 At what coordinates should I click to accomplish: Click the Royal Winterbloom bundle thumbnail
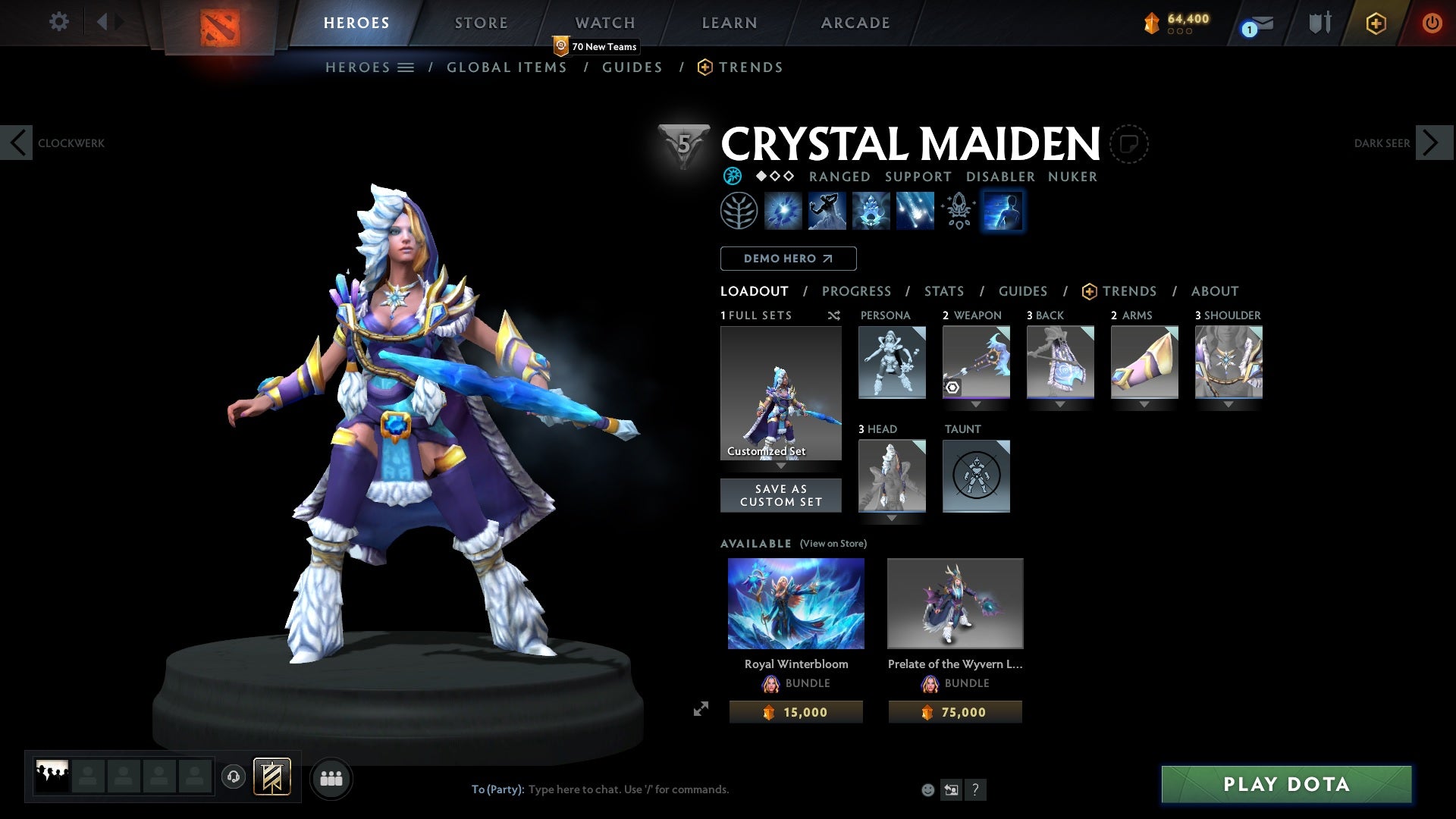click(795, 603)
